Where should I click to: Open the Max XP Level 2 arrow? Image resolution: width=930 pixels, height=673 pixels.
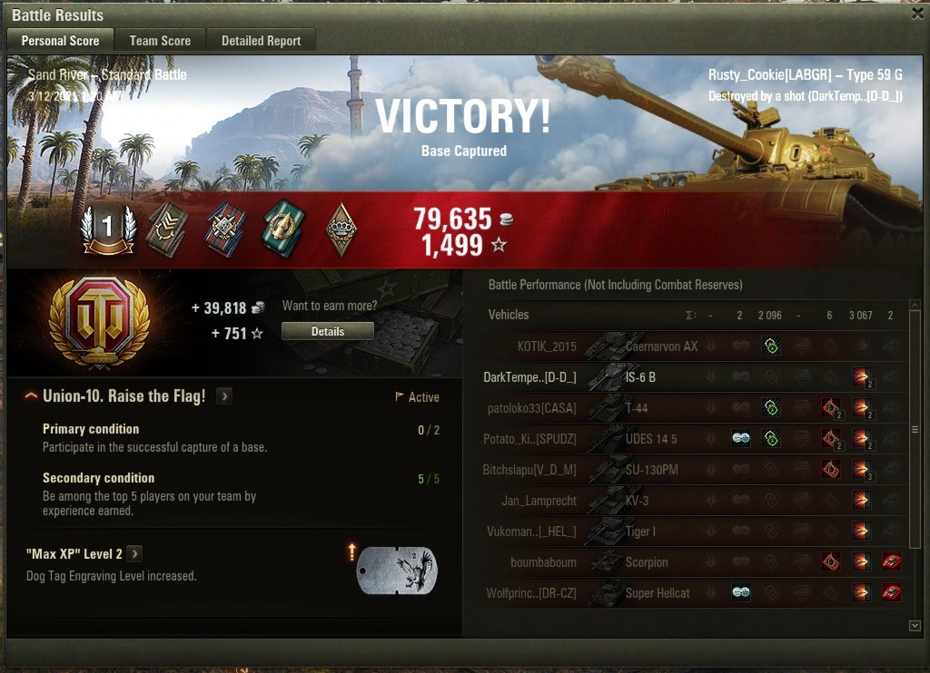[x=134, y=554]
